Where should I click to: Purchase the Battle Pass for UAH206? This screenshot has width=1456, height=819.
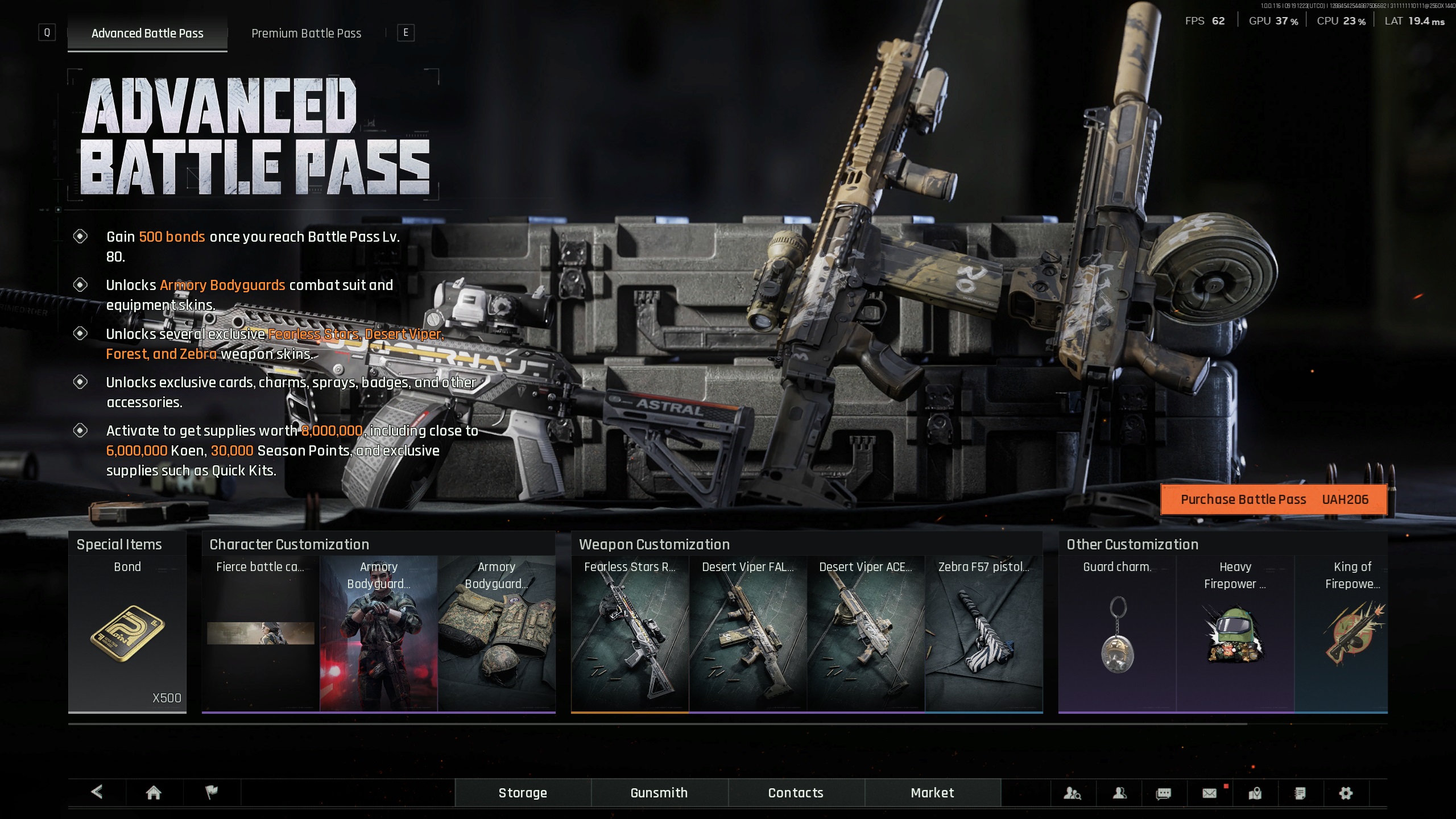pos(1273,499)
